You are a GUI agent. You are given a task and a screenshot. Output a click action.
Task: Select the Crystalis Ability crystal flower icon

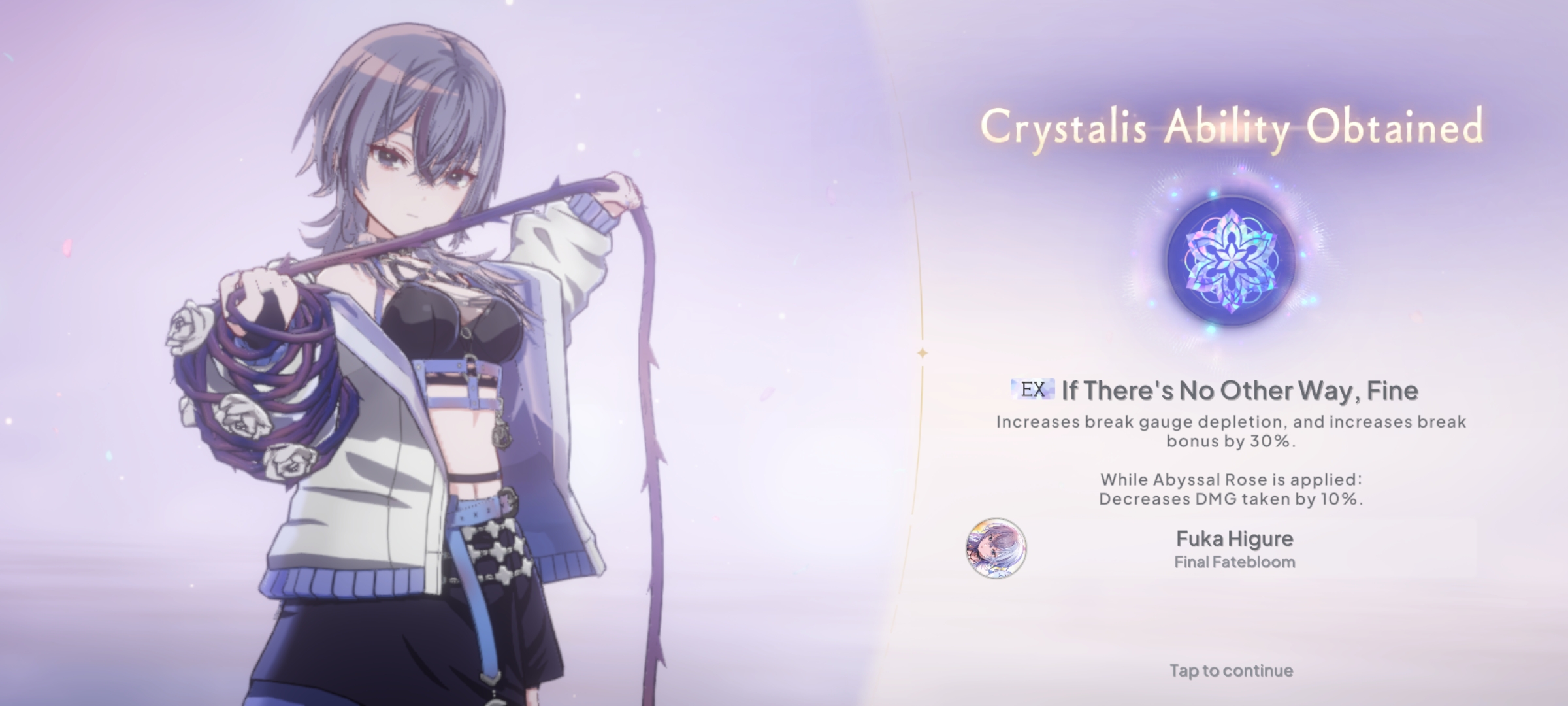point(1231,260)
